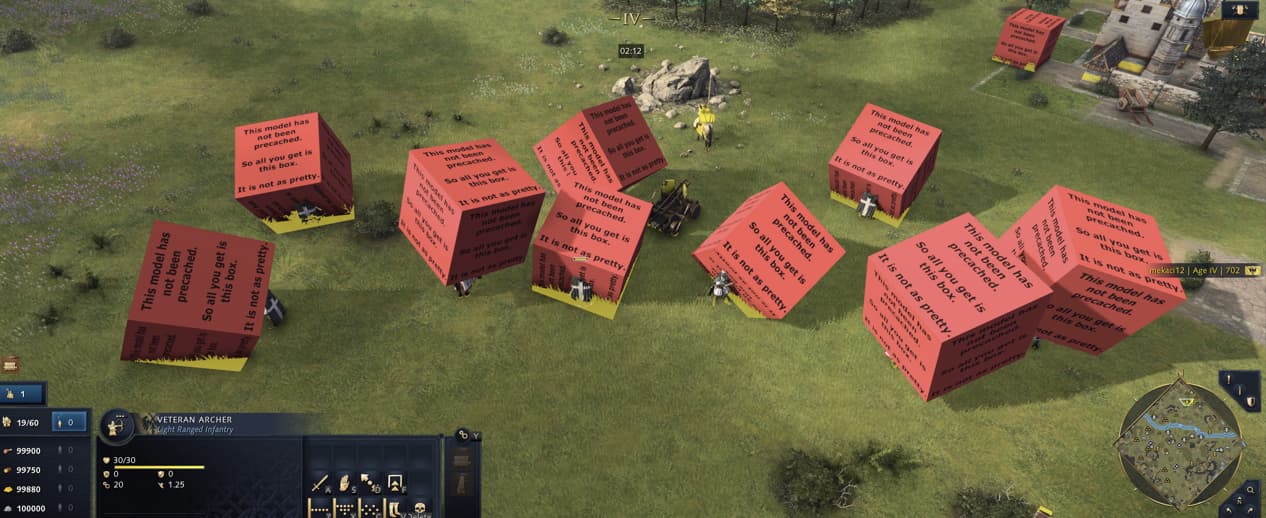Toggle the chain link button above side panel
This screenshot has height=518, width=1266.
click(x=463, y=435)
